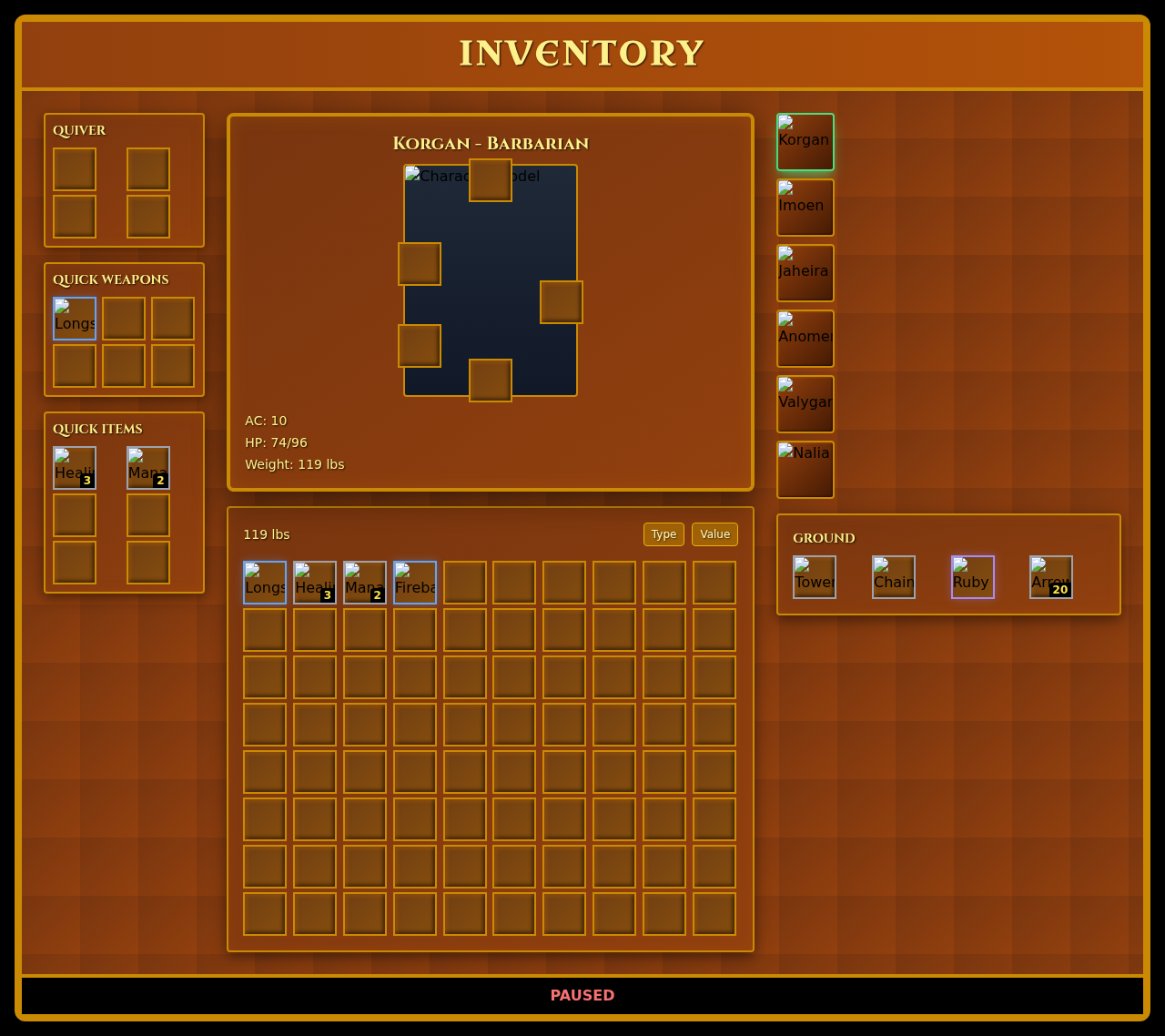Sort inventory by Value

tap(714, 534)
